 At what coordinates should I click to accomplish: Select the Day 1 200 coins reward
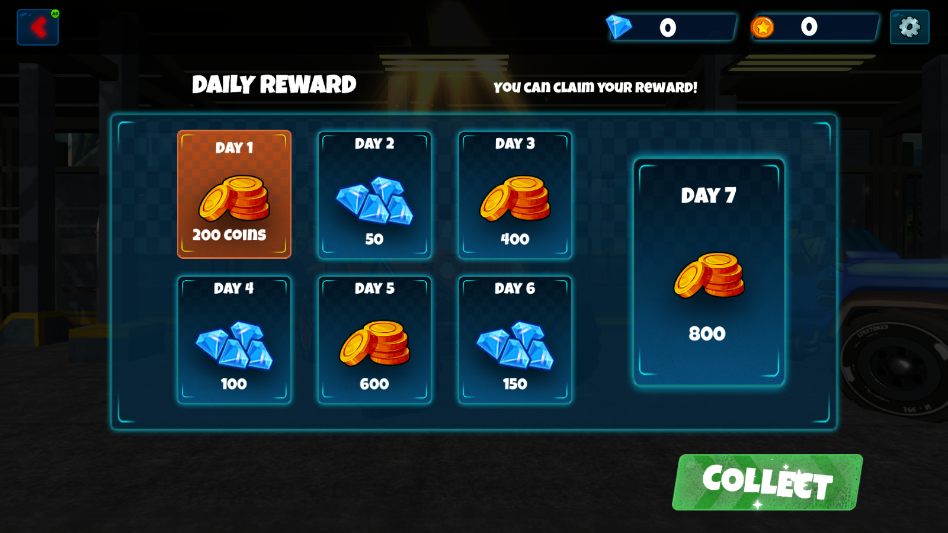(x=234, y=194)
